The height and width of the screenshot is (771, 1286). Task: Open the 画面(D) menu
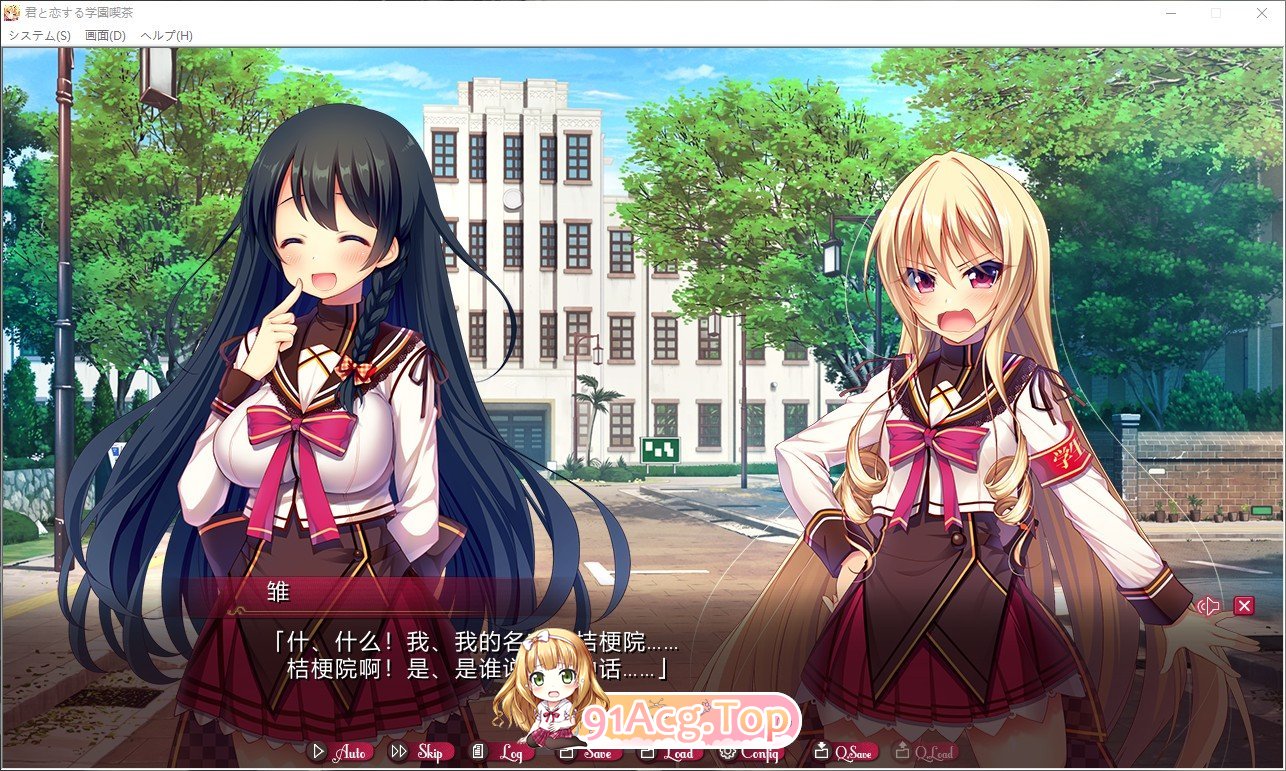click(103, 34)
